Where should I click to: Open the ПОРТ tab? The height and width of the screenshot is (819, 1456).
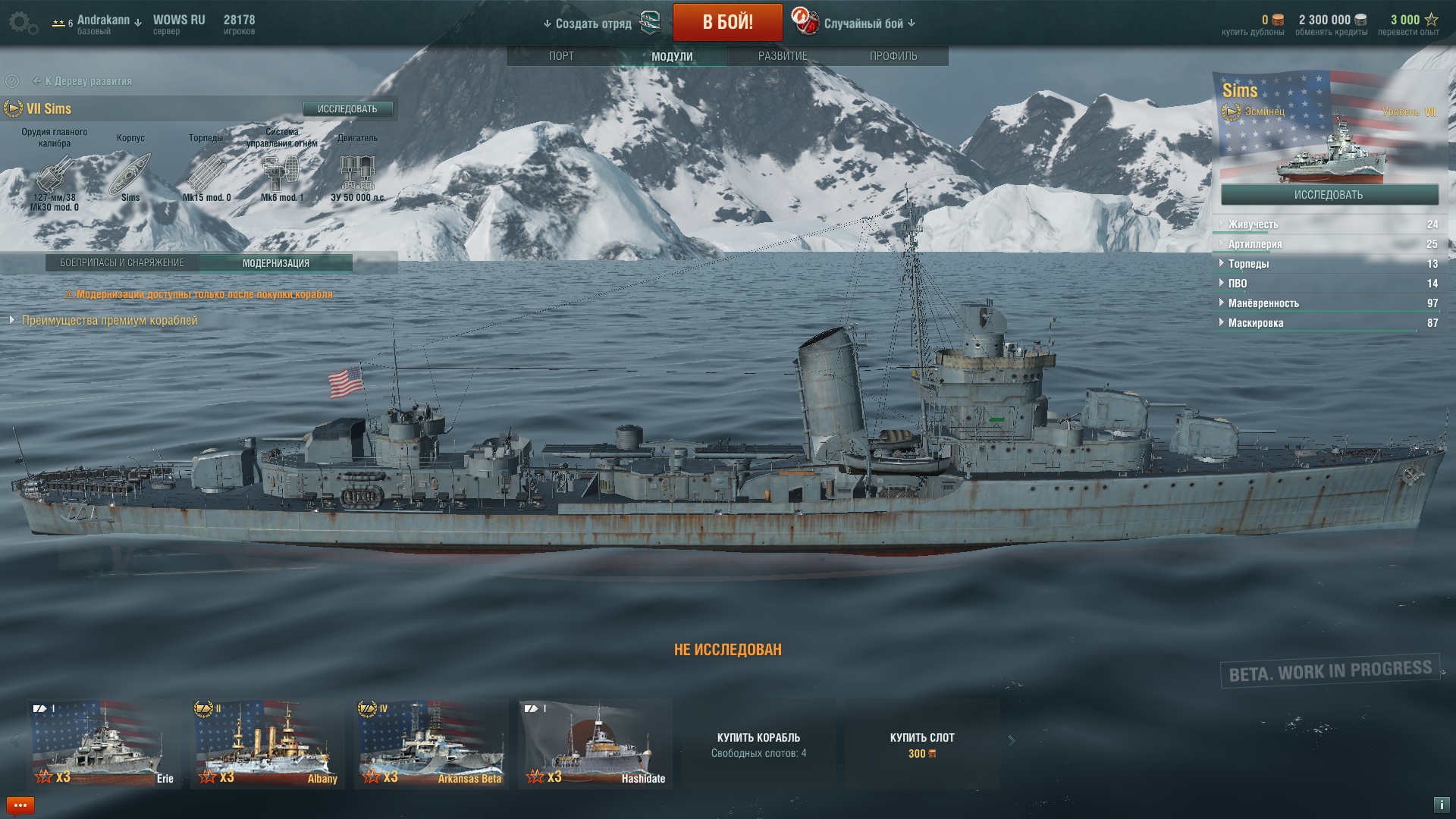click(x=561, y=56)
